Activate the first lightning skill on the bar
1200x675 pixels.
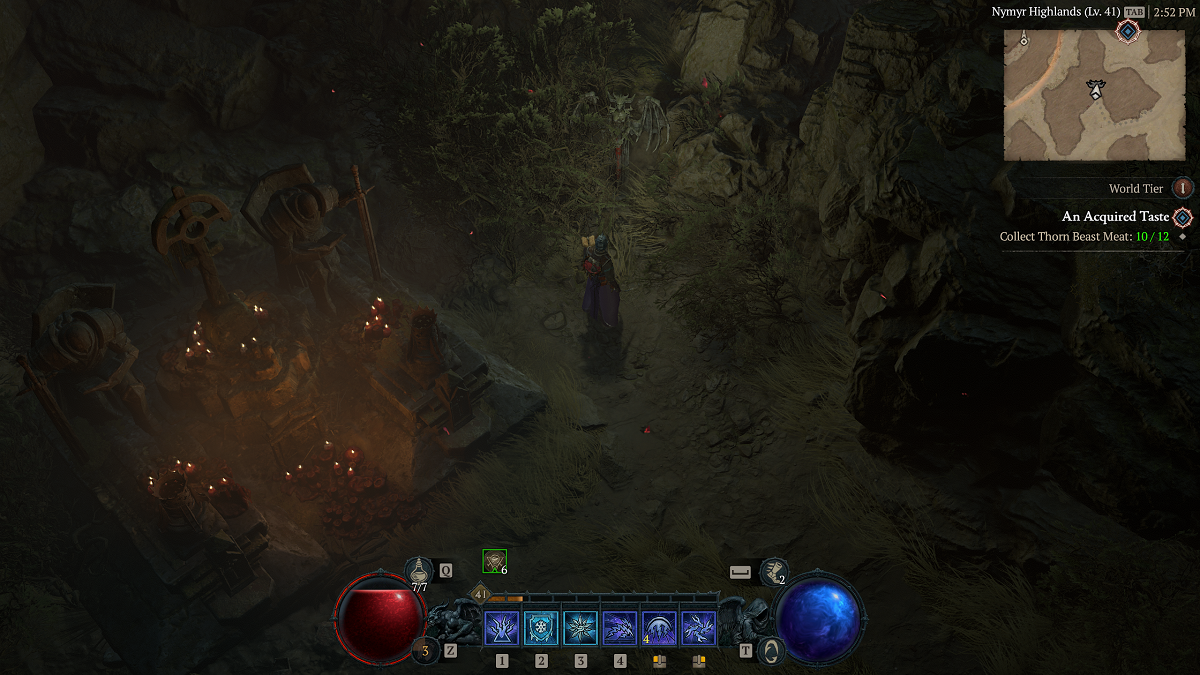501,629
